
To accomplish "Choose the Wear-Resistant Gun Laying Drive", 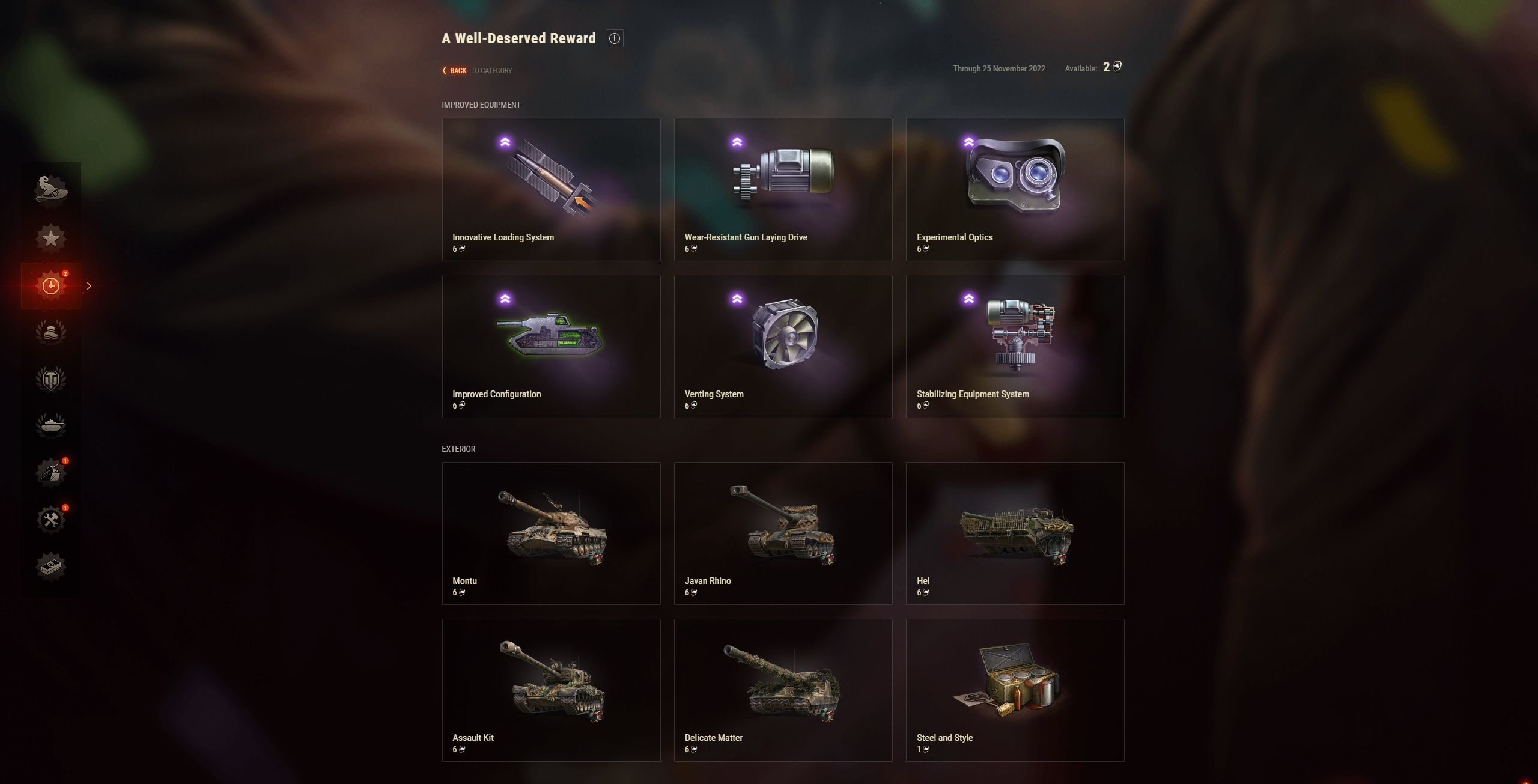I will (x=783, y=190).
